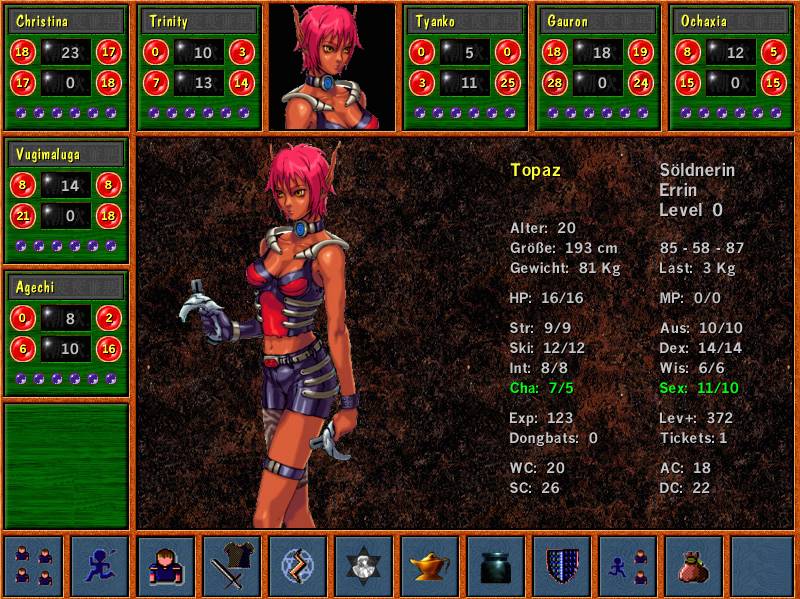Activate the lightning circle icon

point(298,566)
